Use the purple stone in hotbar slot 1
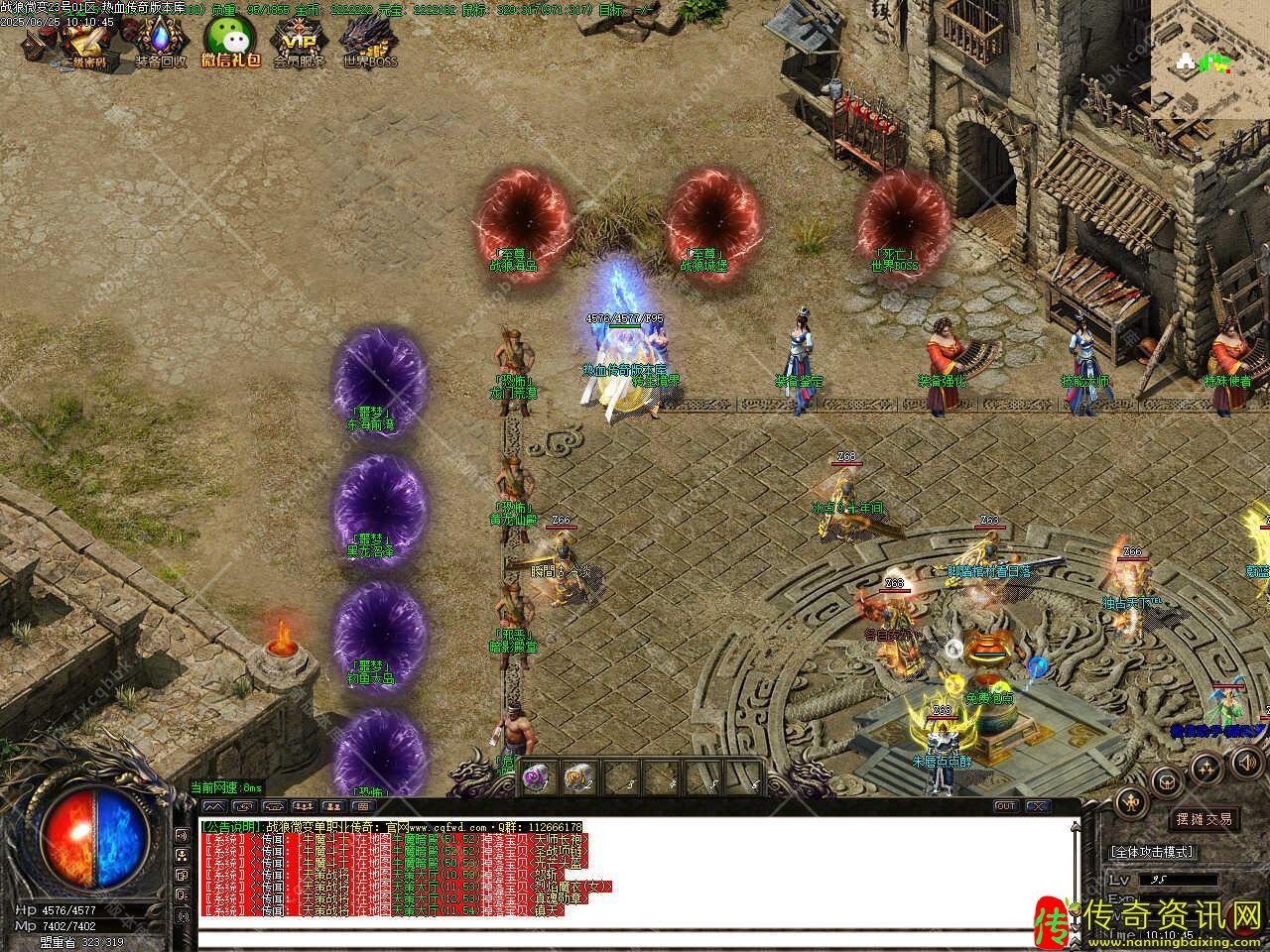Image resolution: width=1270 pixels, height=952 pixels. tap(537, 778)
